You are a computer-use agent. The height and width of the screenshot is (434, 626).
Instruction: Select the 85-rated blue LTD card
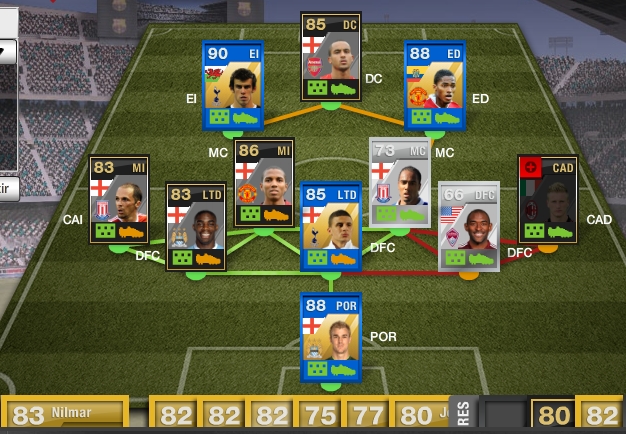pos(331,226)
